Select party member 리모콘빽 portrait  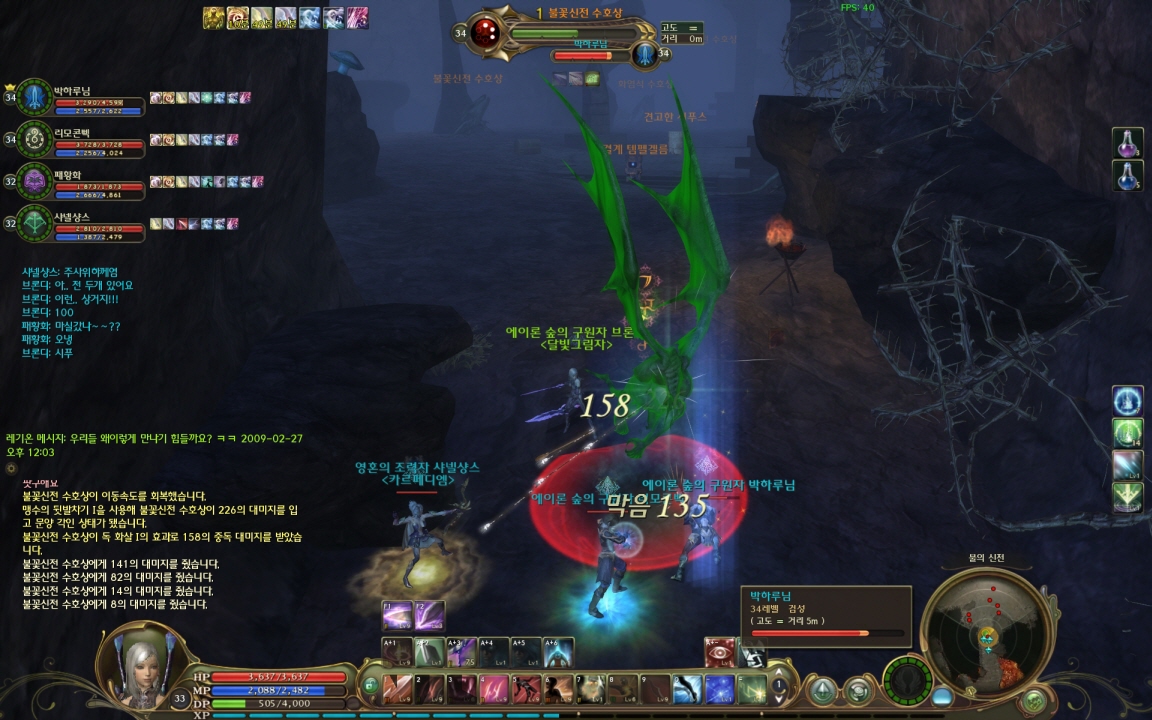35,139
